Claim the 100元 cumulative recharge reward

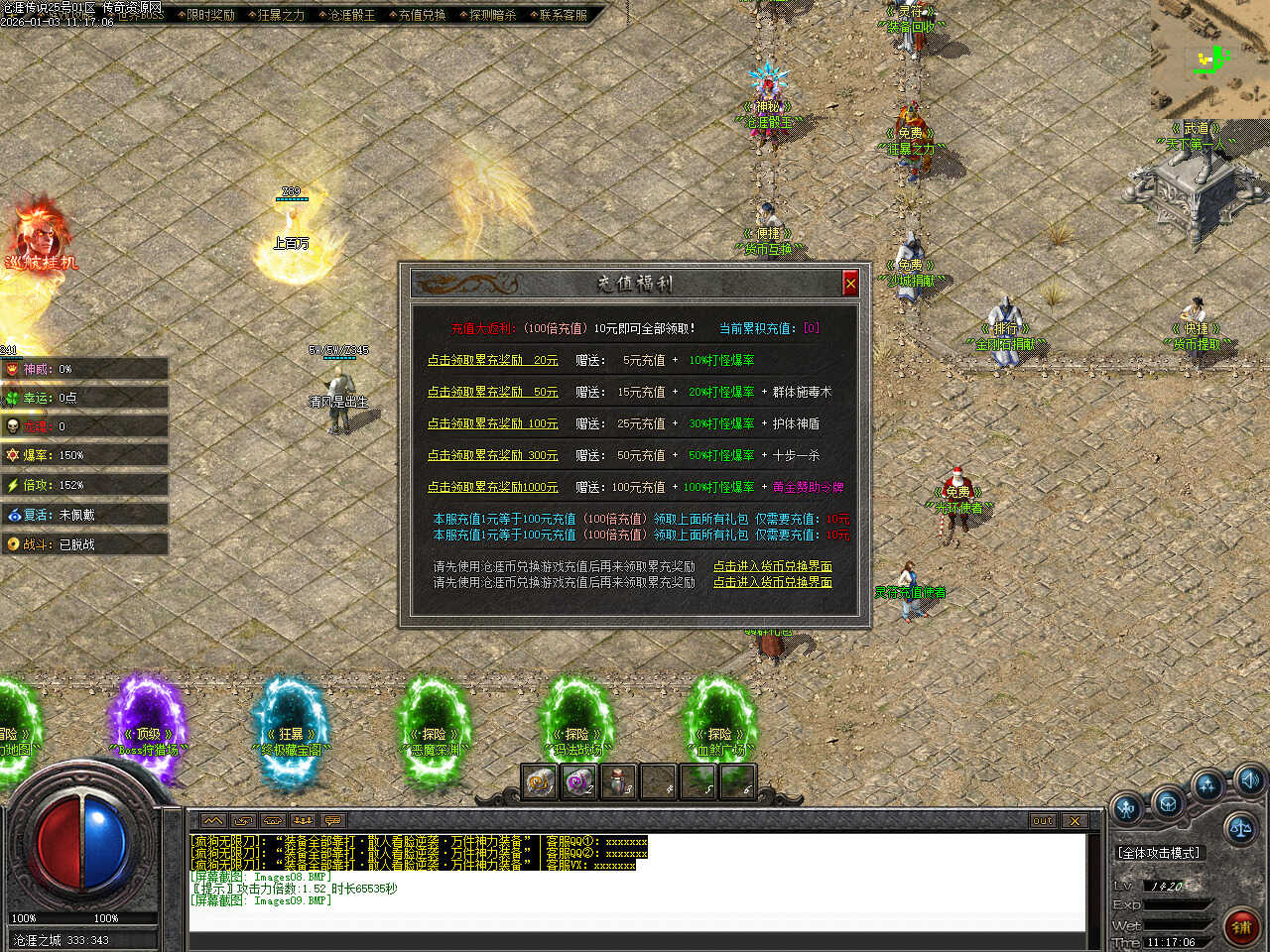(492, 424)
